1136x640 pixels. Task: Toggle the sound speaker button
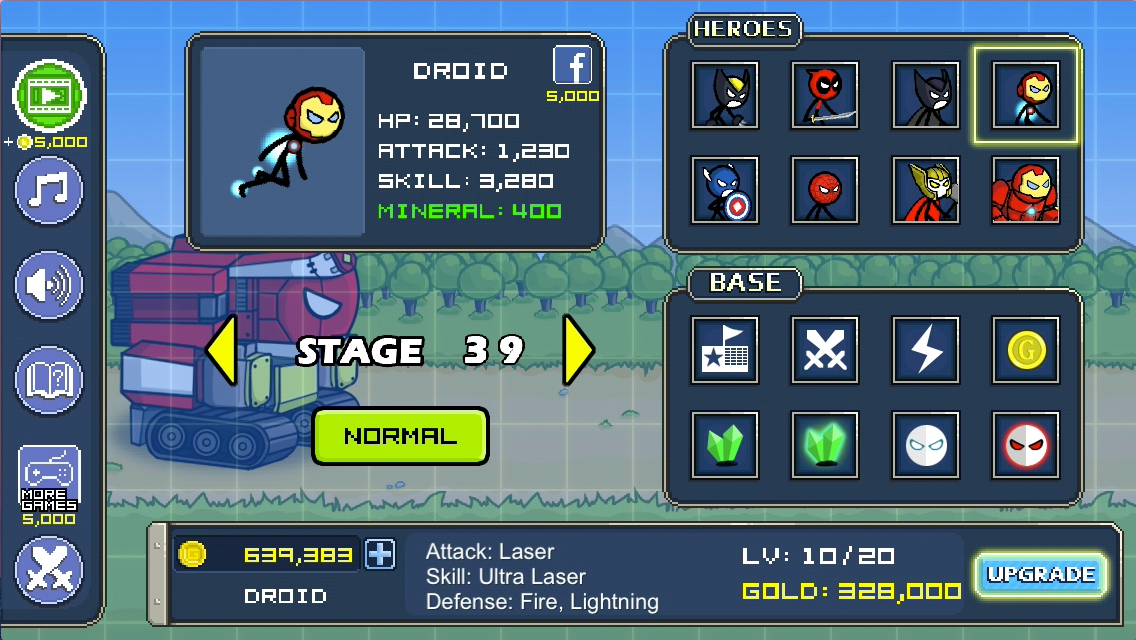coord(49,286)
